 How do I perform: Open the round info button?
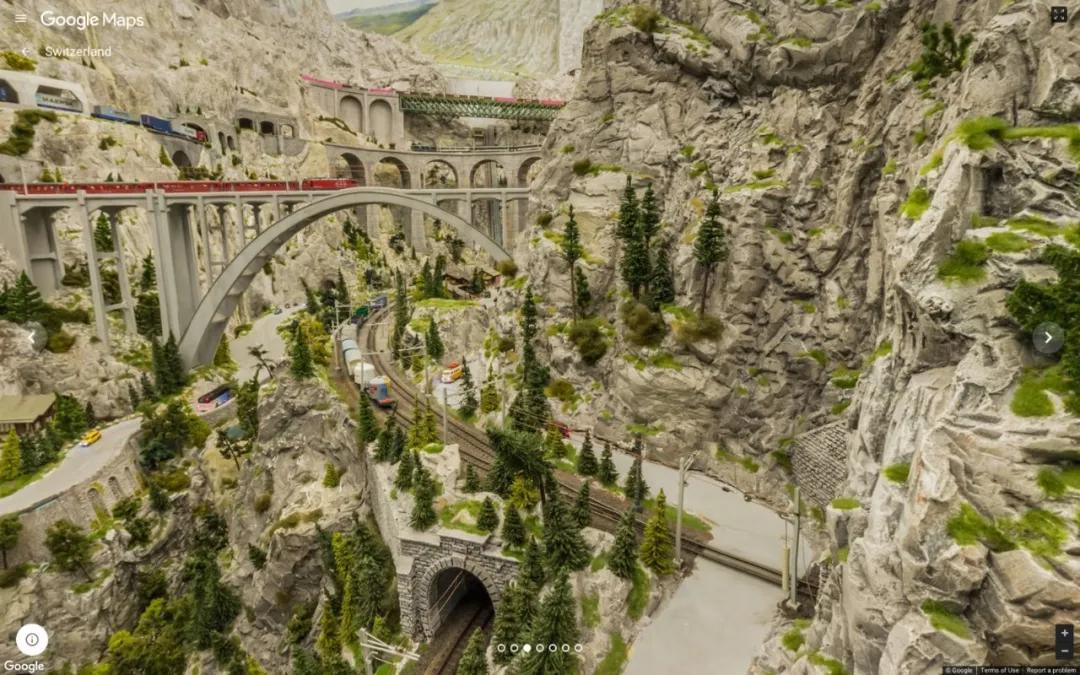(32, 639)
